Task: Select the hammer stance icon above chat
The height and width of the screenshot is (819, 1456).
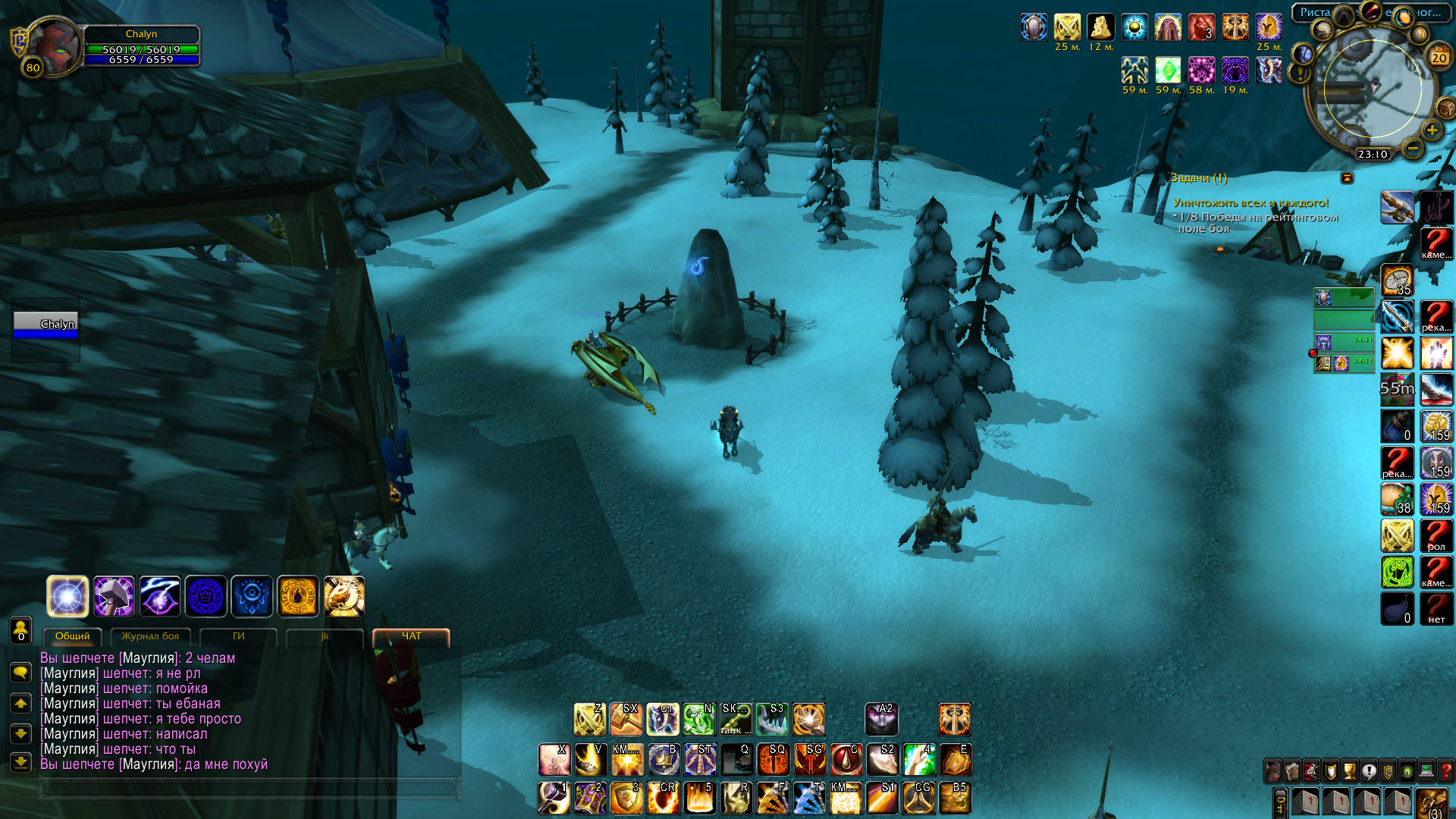Action: (x=114, y=596)
